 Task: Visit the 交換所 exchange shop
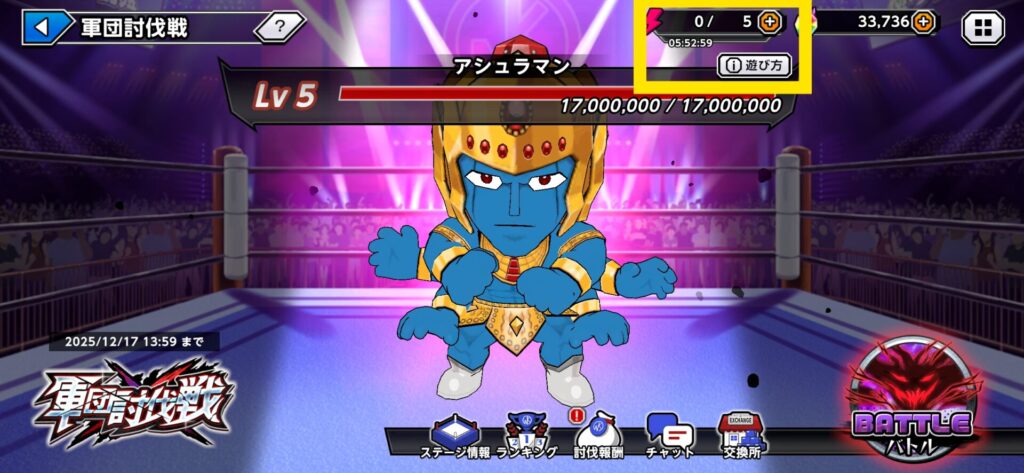pos(741,438)
